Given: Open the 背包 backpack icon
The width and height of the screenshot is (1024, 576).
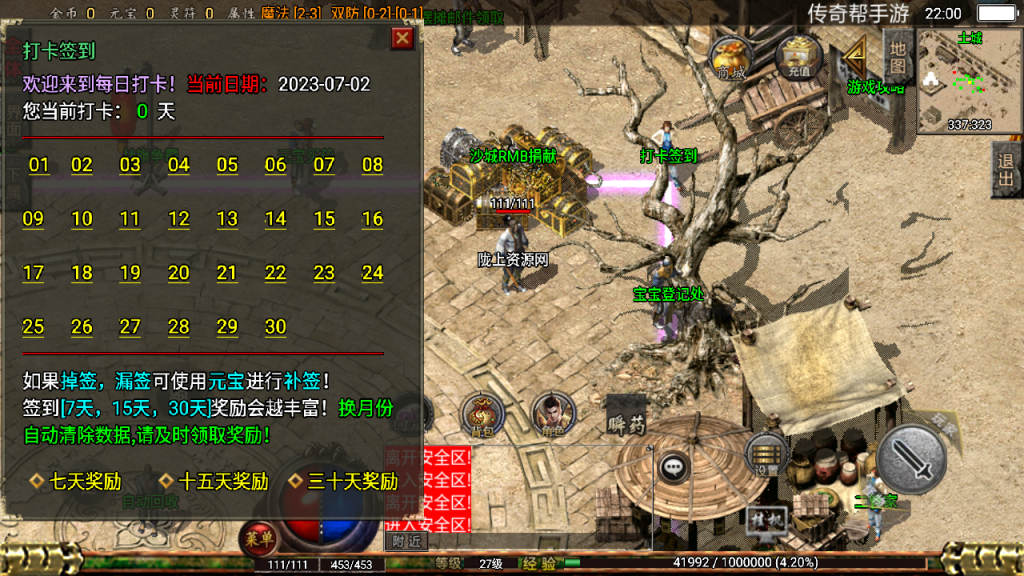Looking at the screenshot, I should [x=482, y=415].
